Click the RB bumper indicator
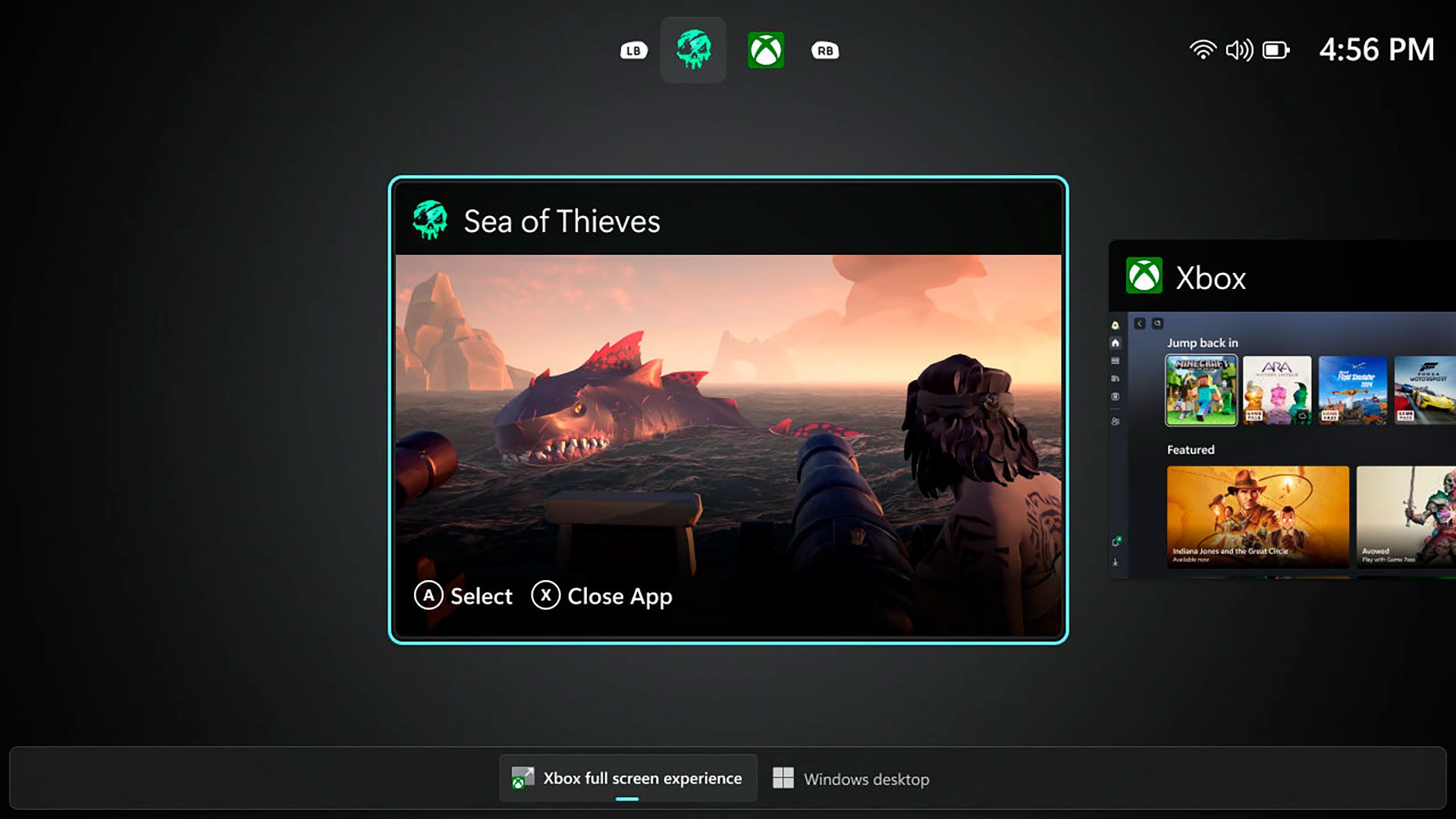The image size is (1456, 819). point(826,50)
